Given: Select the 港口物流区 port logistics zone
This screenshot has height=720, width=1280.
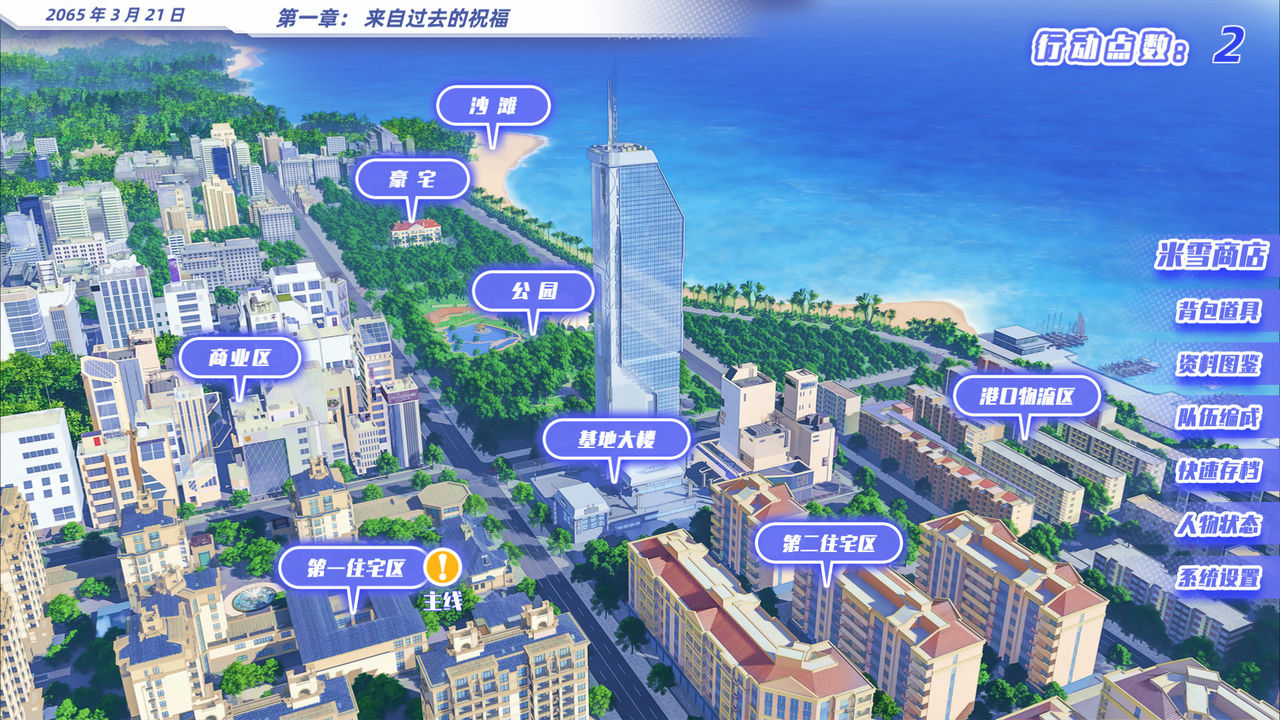Looking at the screenshot, I should pos(1027,396).
